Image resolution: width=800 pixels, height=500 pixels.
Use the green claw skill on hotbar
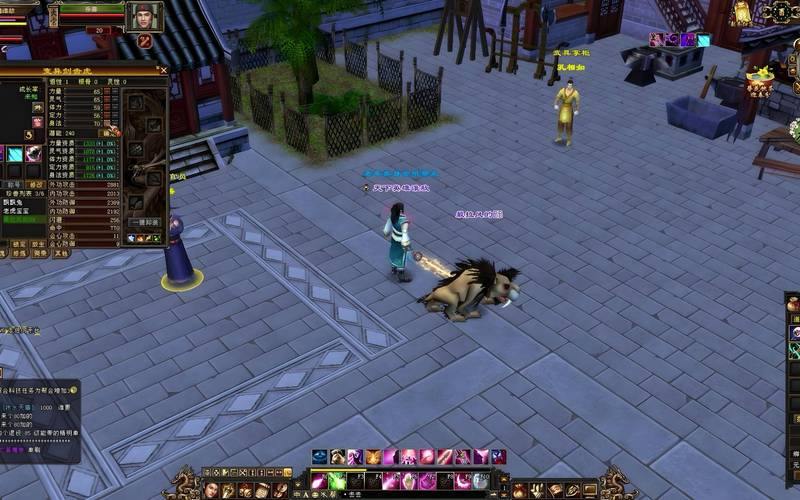click(x=337, y=481)
